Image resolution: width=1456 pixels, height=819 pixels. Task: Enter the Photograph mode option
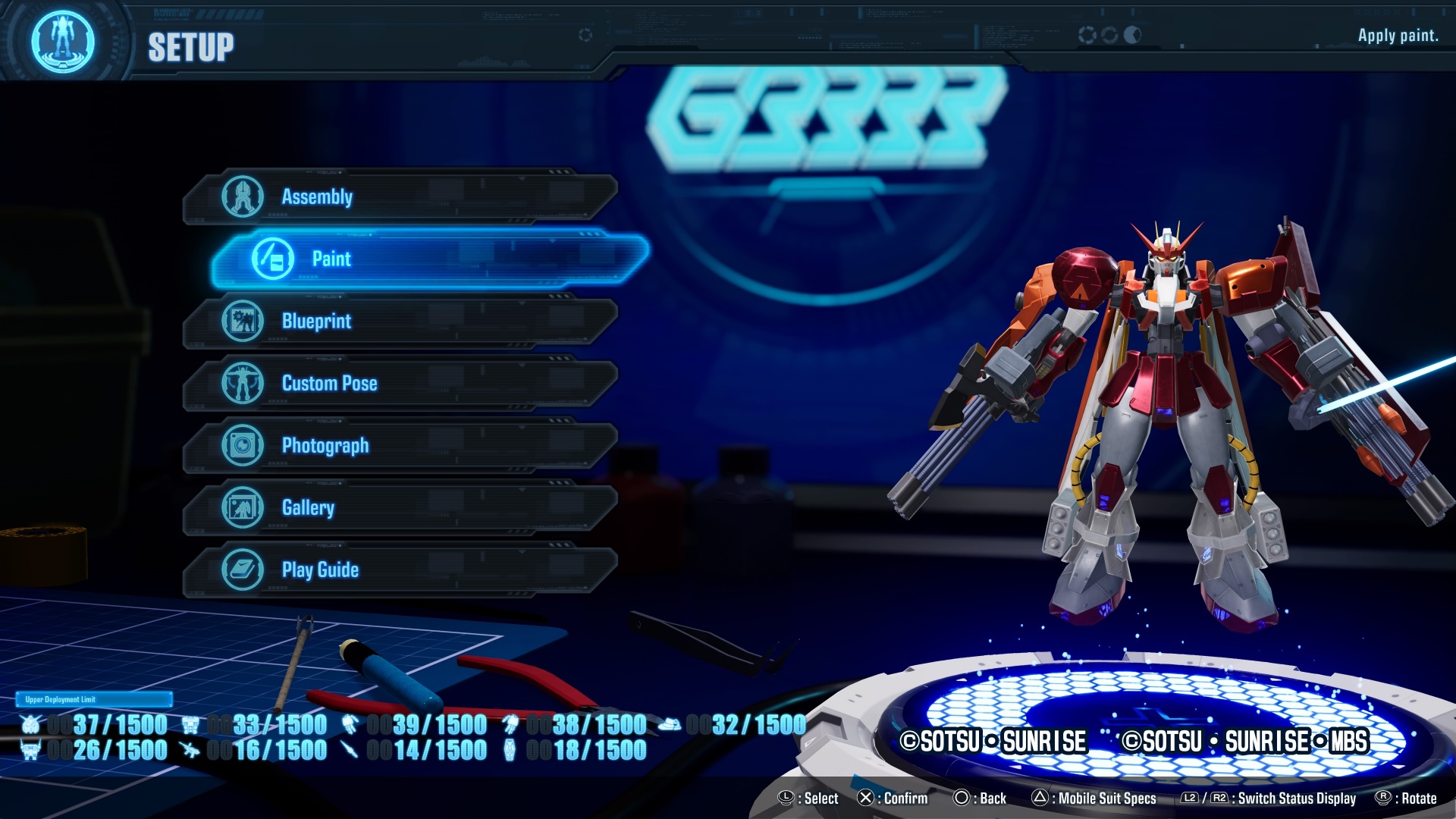point(400,446)
